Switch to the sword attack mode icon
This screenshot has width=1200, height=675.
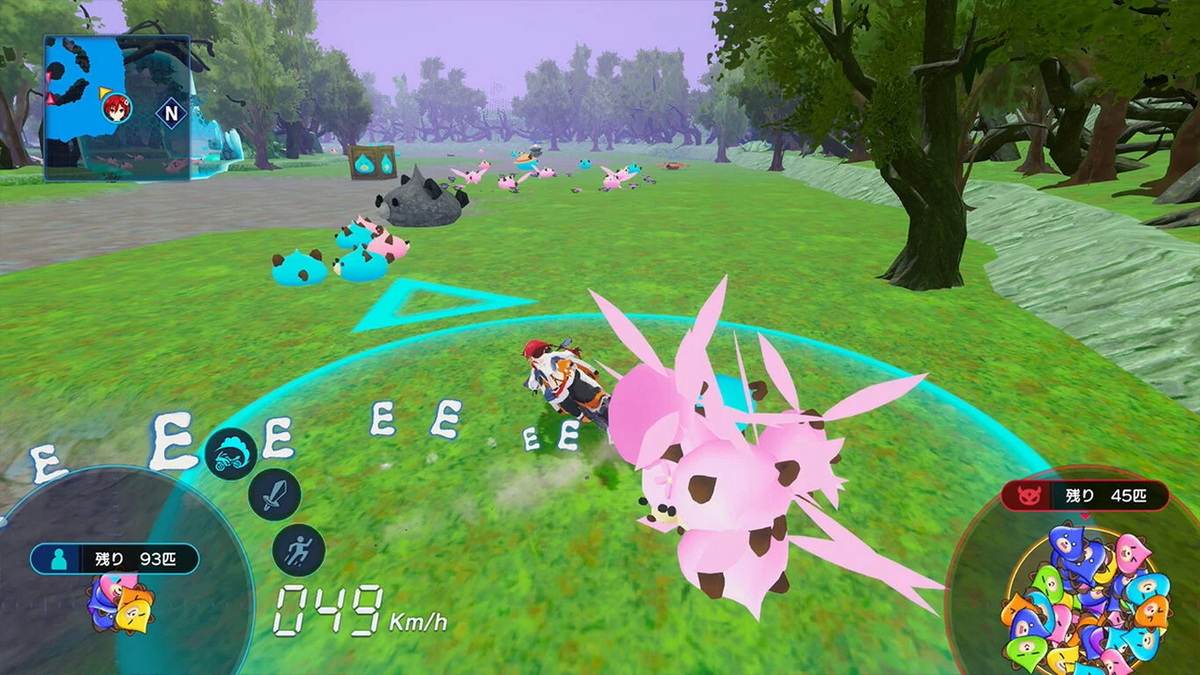[274, 494]
